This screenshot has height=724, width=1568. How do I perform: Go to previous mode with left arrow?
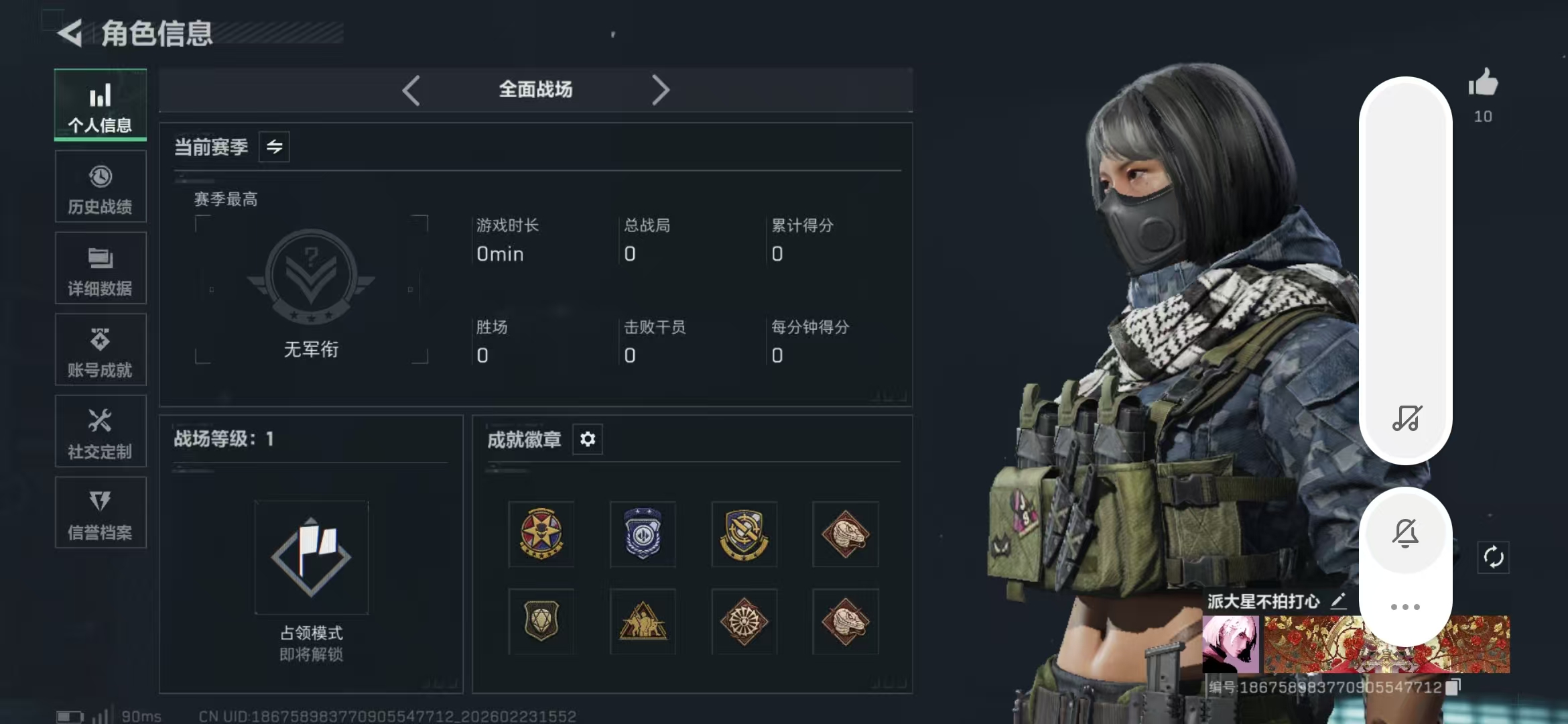411,89
